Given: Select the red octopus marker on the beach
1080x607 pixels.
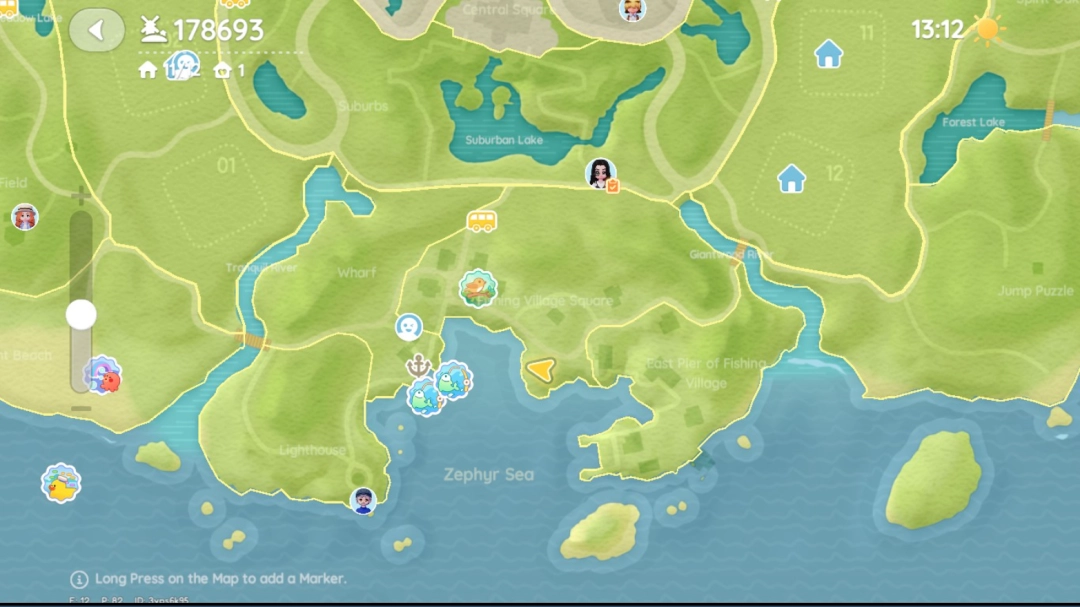Looking at the screenshot, I should click(102, 376).
